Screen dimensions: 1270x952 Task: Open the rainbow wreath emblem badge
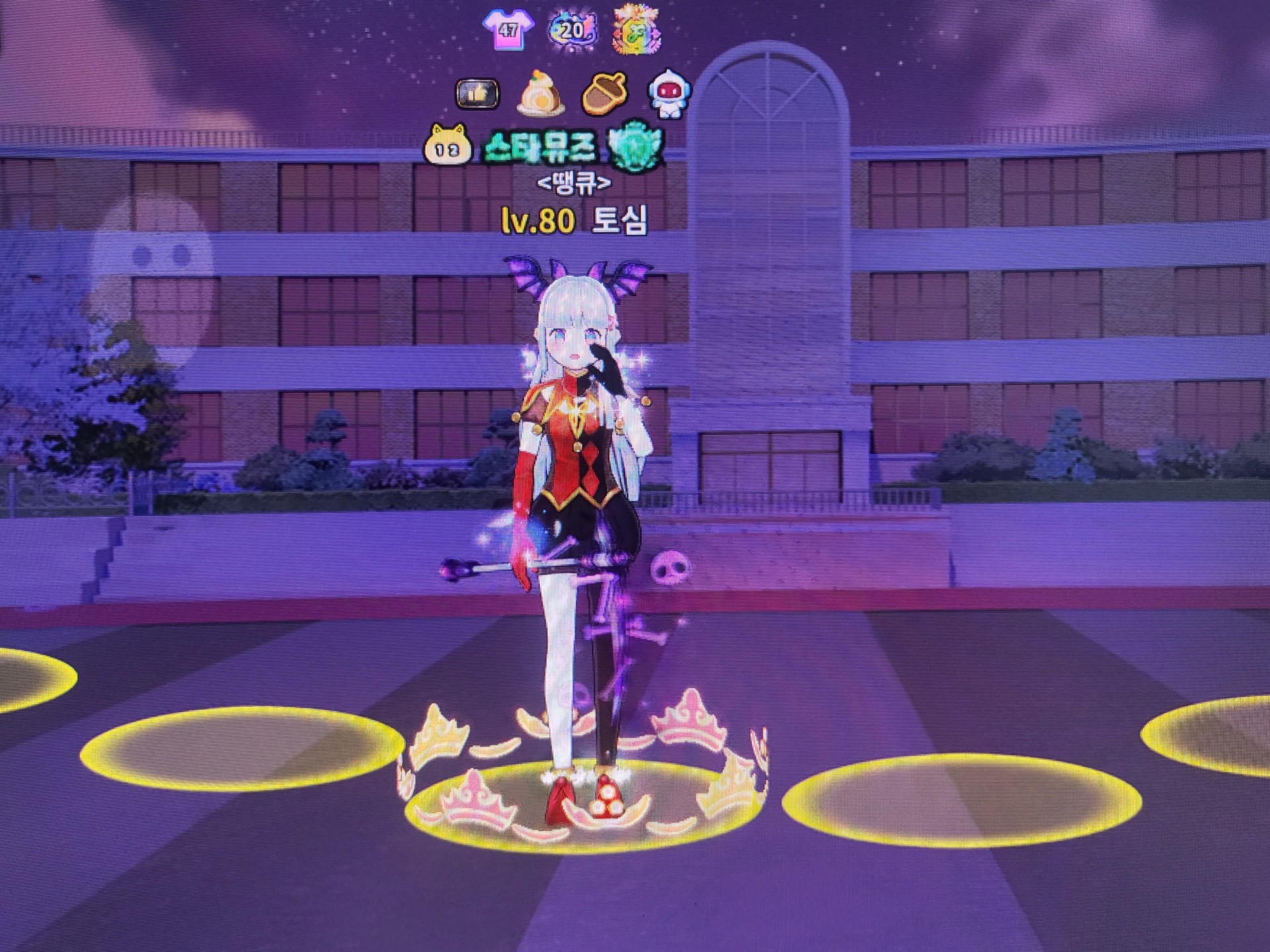pos(637,30)
